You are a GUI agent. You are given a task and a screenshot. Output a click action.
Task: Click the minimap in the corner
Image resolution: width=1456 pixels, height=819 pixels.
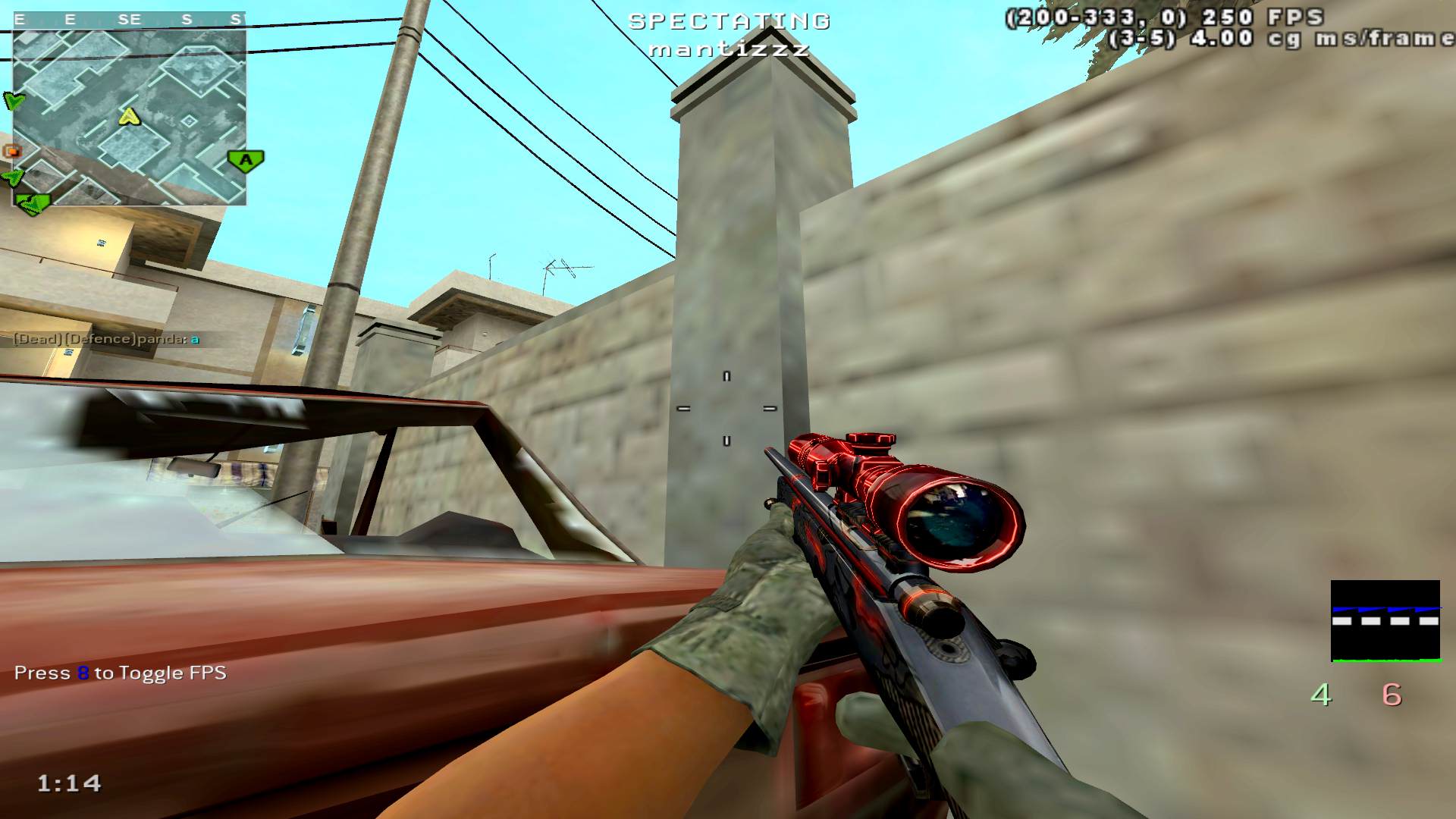click(129, 118)
